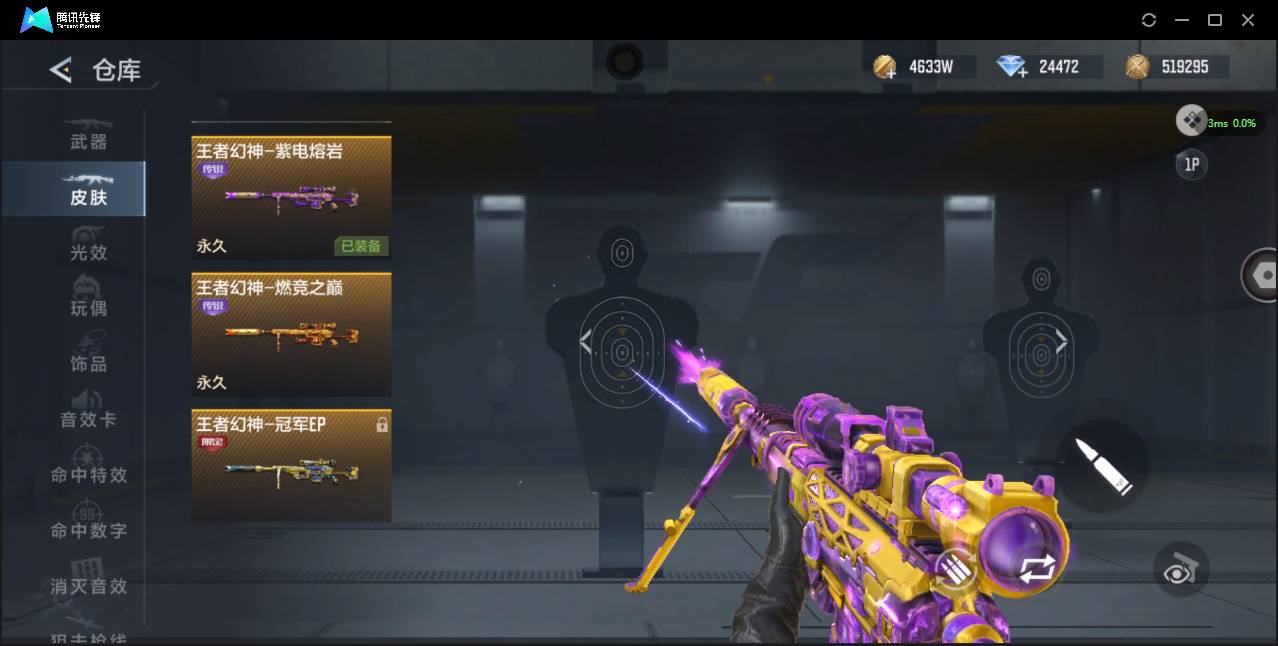Viewport: 1278px width, 646px height.
Task: Toggle the eye preview visibility button
Action: click(1181, 569)
